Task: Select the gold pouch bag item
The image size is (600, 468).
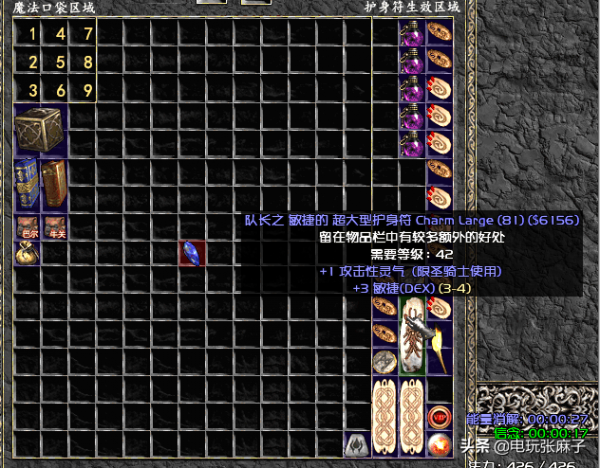Action: click(x=26, y=252)
